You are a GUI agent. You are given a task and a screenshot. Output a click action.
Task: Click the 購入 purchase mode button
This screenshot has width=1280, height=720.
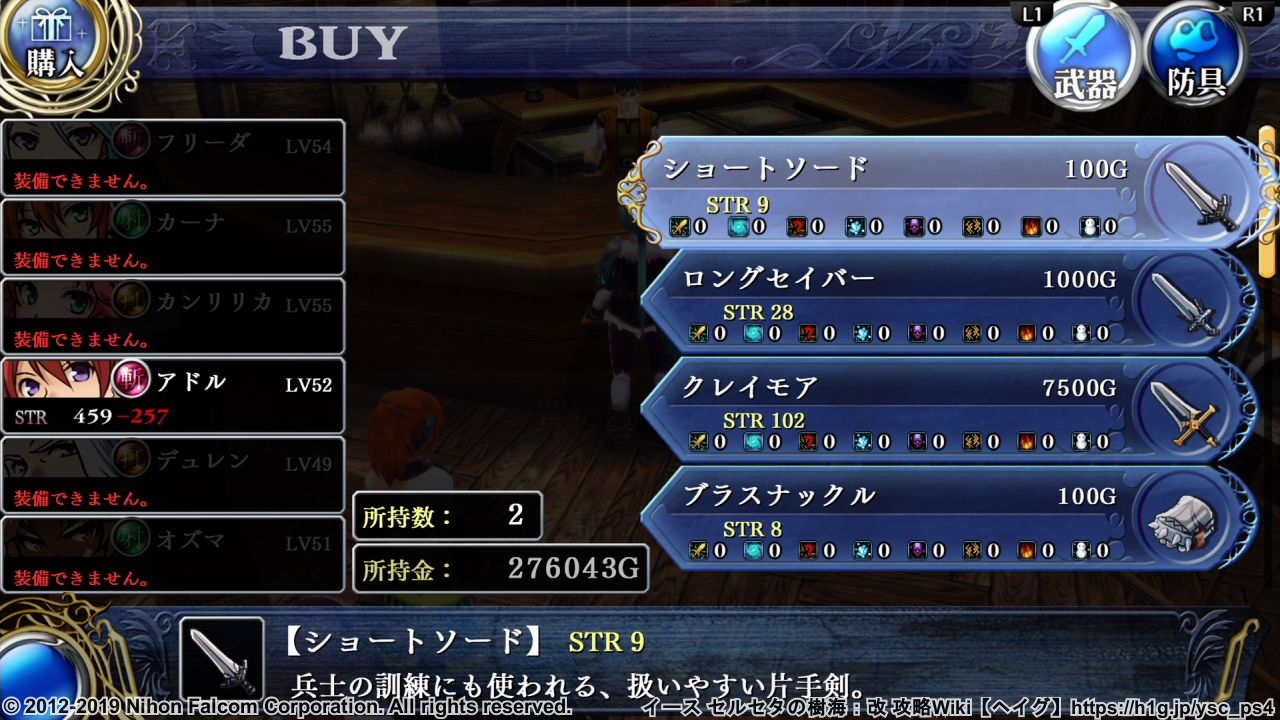pos(55,50)
